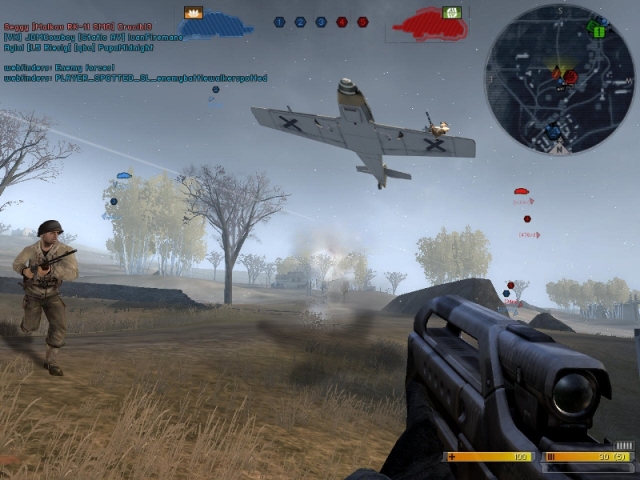Select control point 2 in the top bar

pyautogui.click(x=300, y=21)
